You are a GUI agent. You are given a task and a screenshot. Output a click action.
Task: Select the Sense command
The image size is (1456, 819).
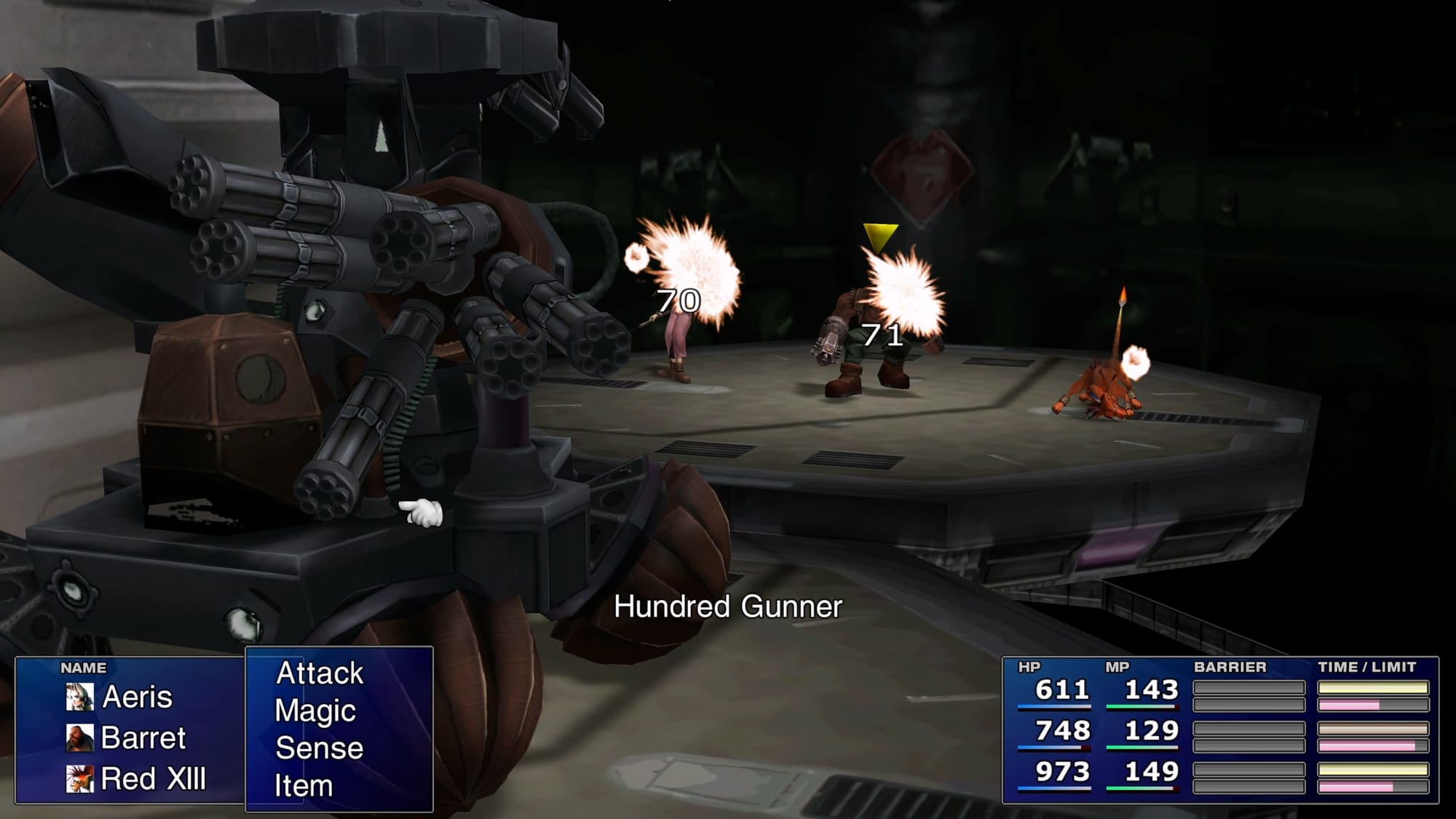click(x=319, y=748)
